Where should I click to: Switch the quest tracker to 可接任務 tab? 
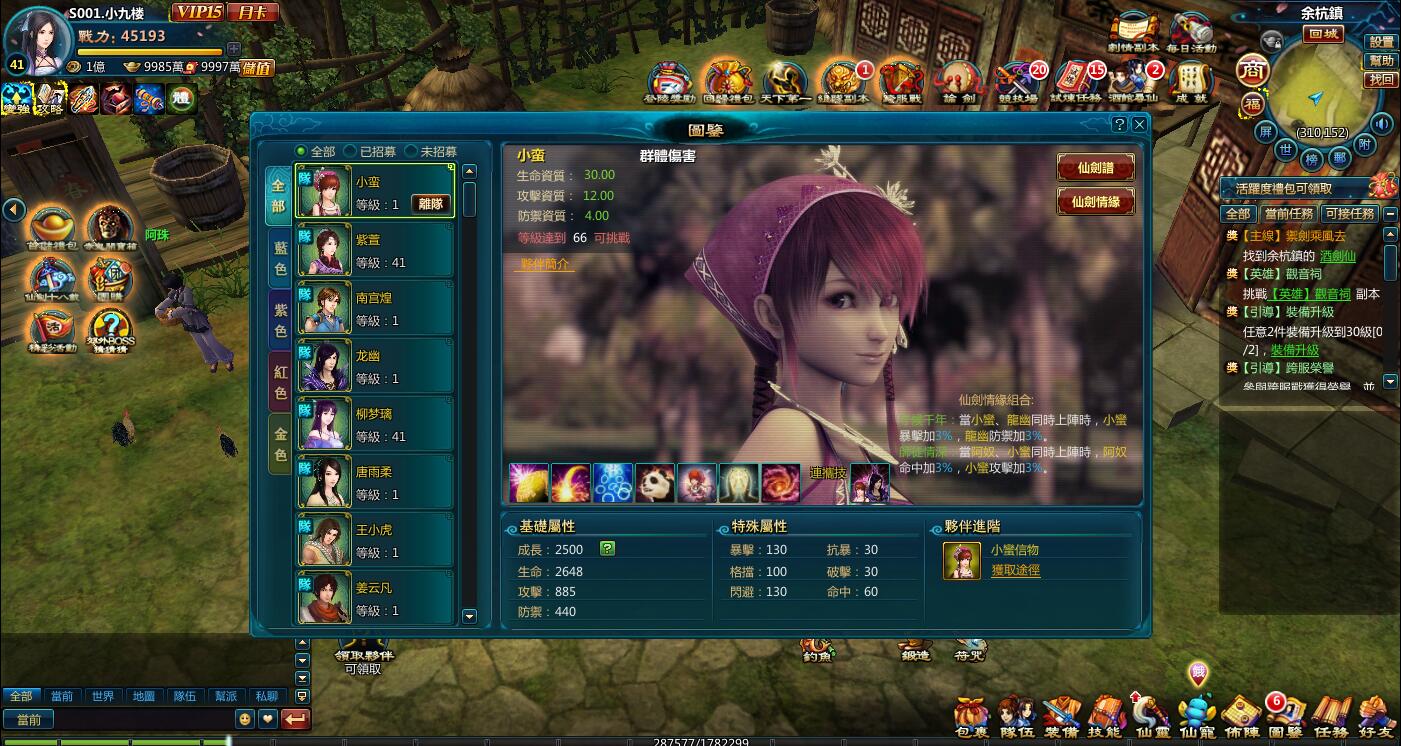click(x=1350, y=214)
